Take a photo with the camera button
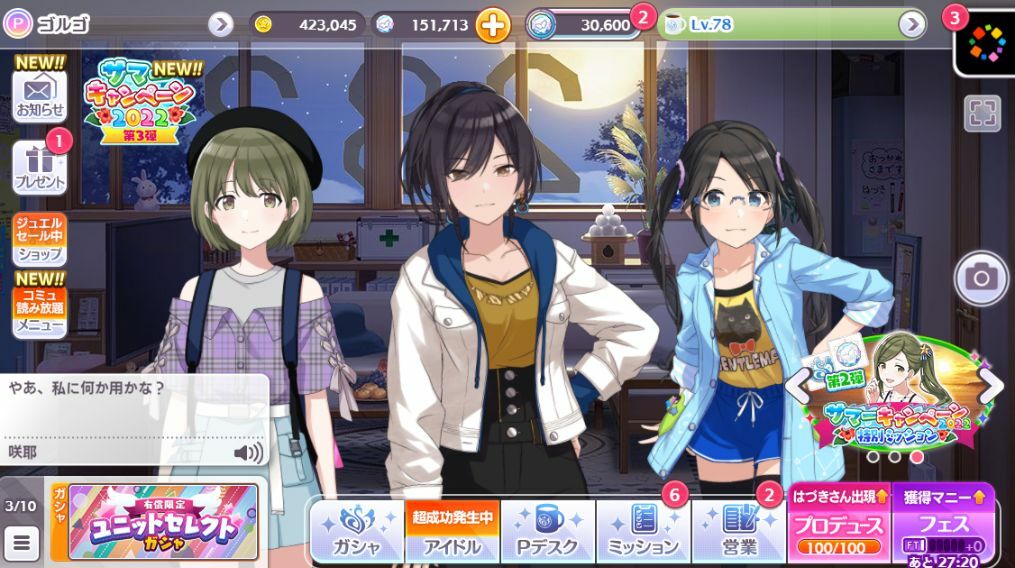This screenshot has height=568, width=1015. [x=981, y=278]
